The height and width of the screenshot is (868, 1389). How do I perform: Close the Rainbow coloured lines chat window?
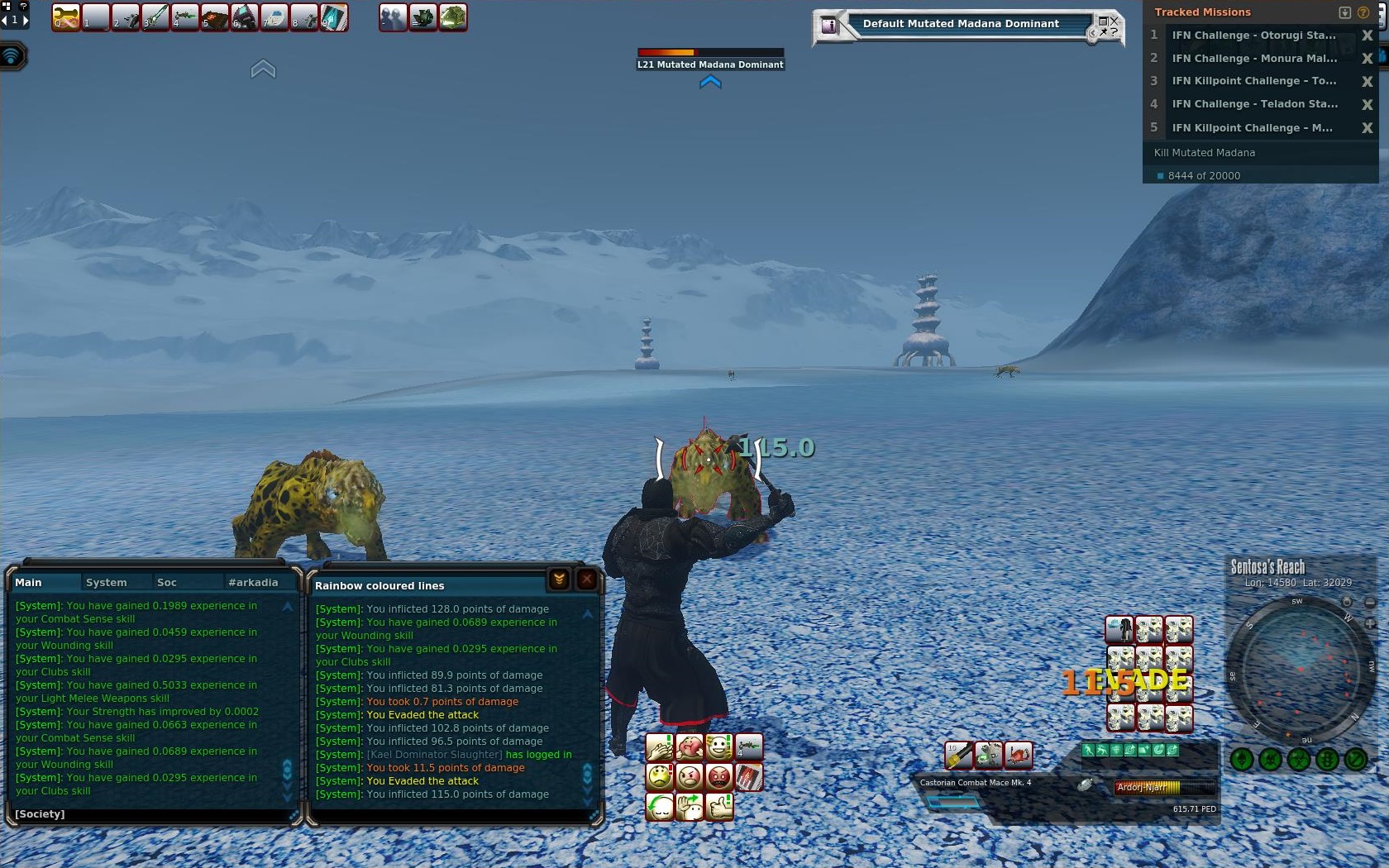point(587,579)
